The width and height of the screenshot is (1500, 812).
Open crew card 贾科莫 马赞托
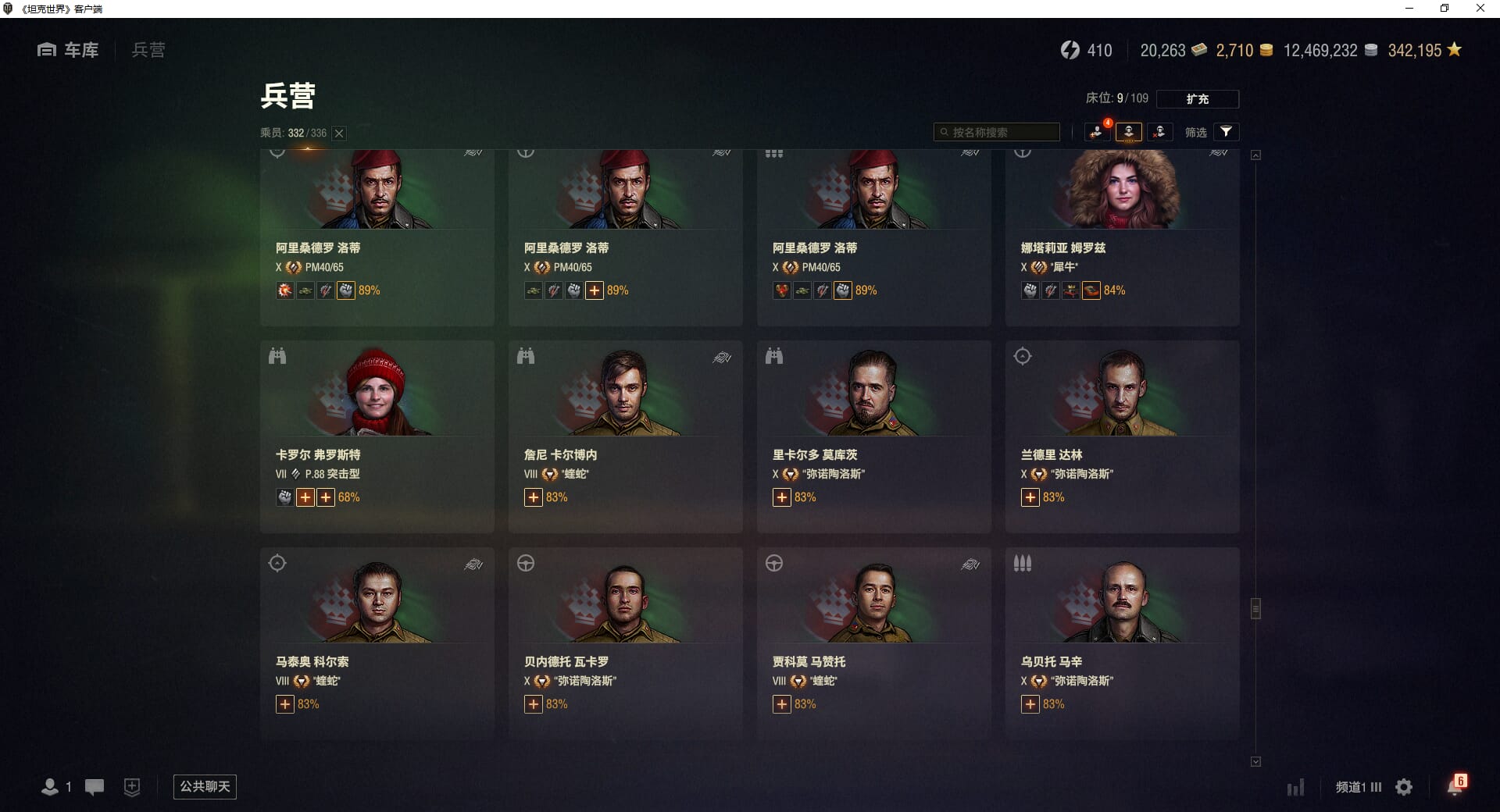(x=873, y=643)
